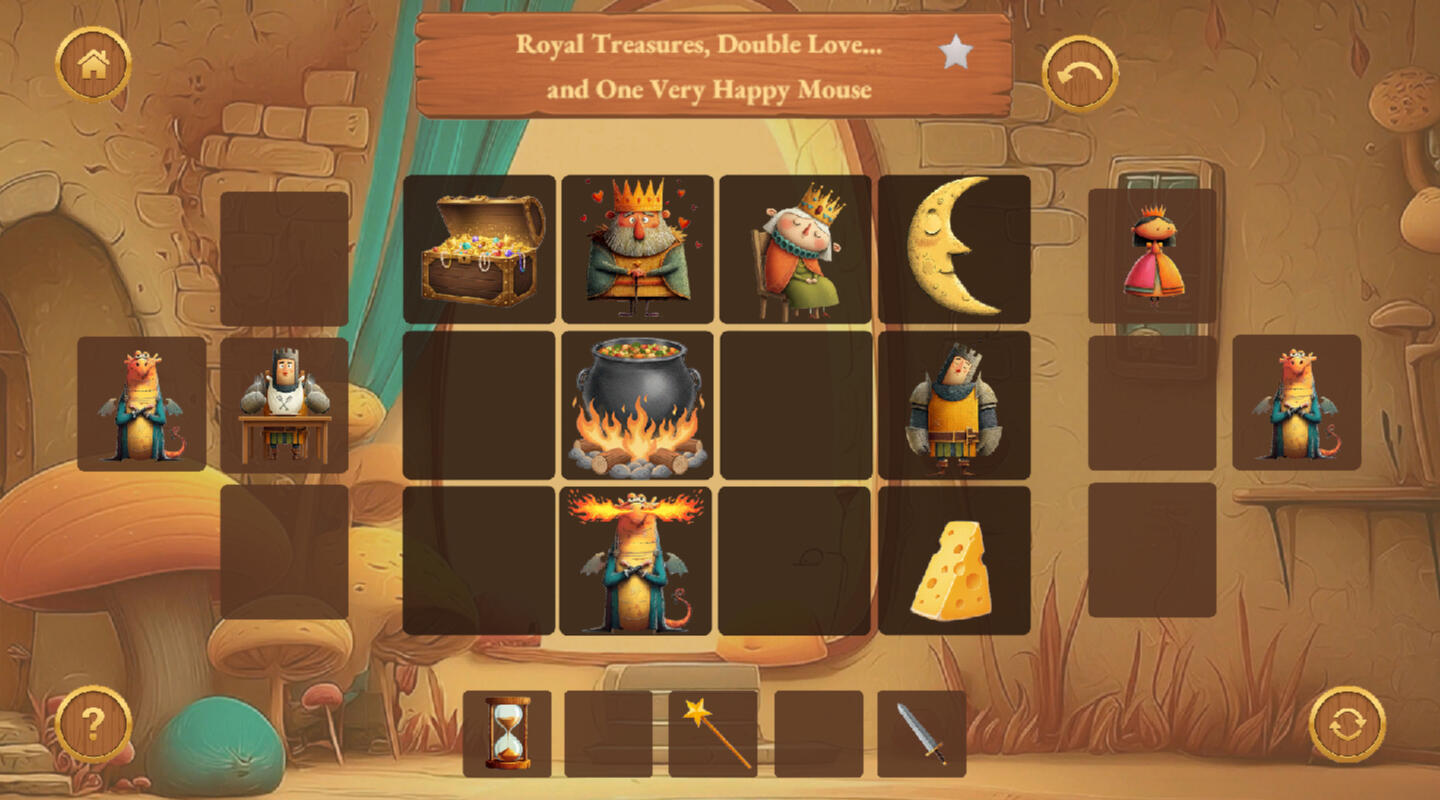1440x800 pixels.
Task: Choose the sword item slot
Action: pyautogui.click(x=921, y=734)
